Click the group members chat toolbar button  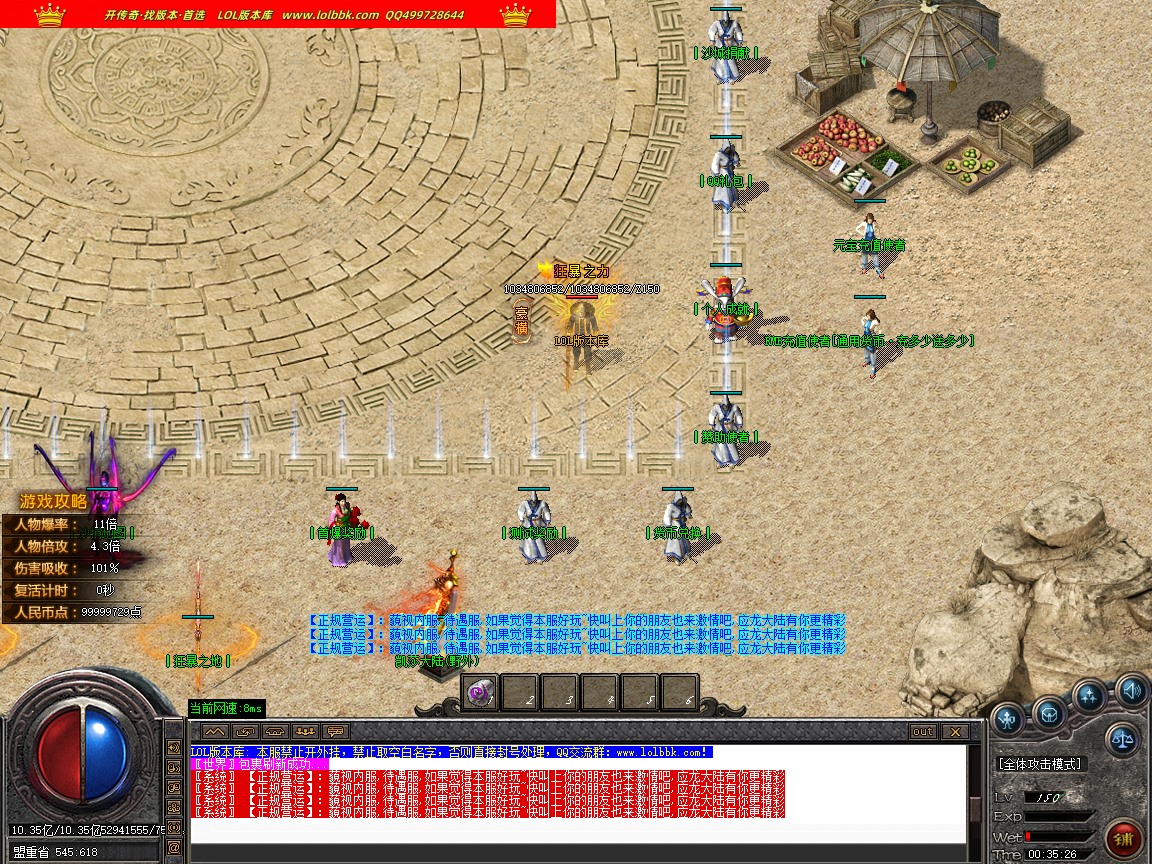(305, 732)
